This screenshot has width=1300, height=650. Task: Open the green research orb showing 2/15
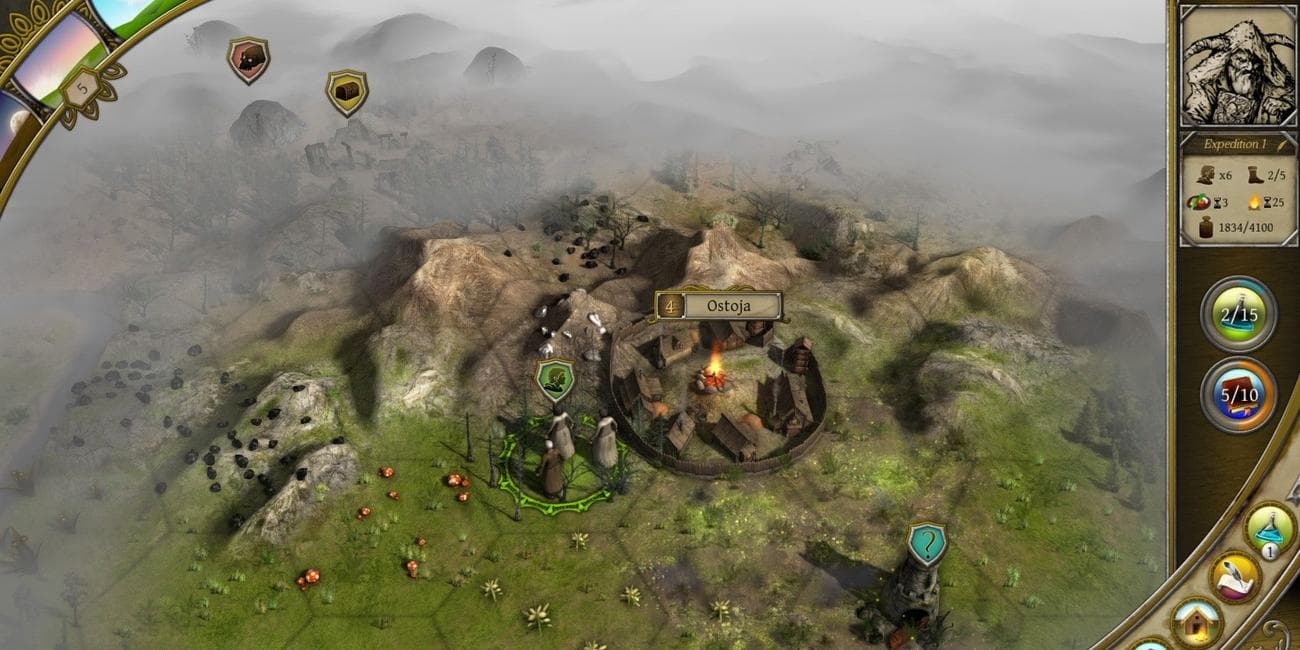[1238, 314]
